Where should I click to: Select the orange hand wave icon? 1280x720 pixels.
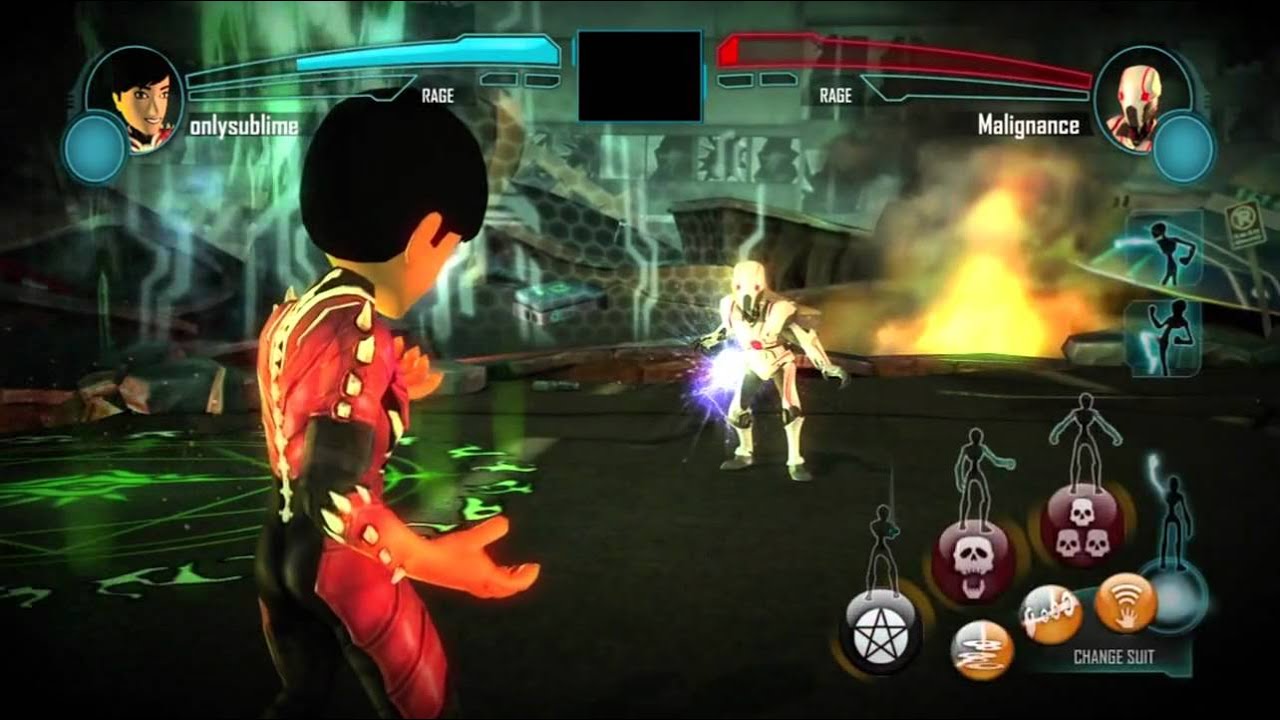(1125, 602)
